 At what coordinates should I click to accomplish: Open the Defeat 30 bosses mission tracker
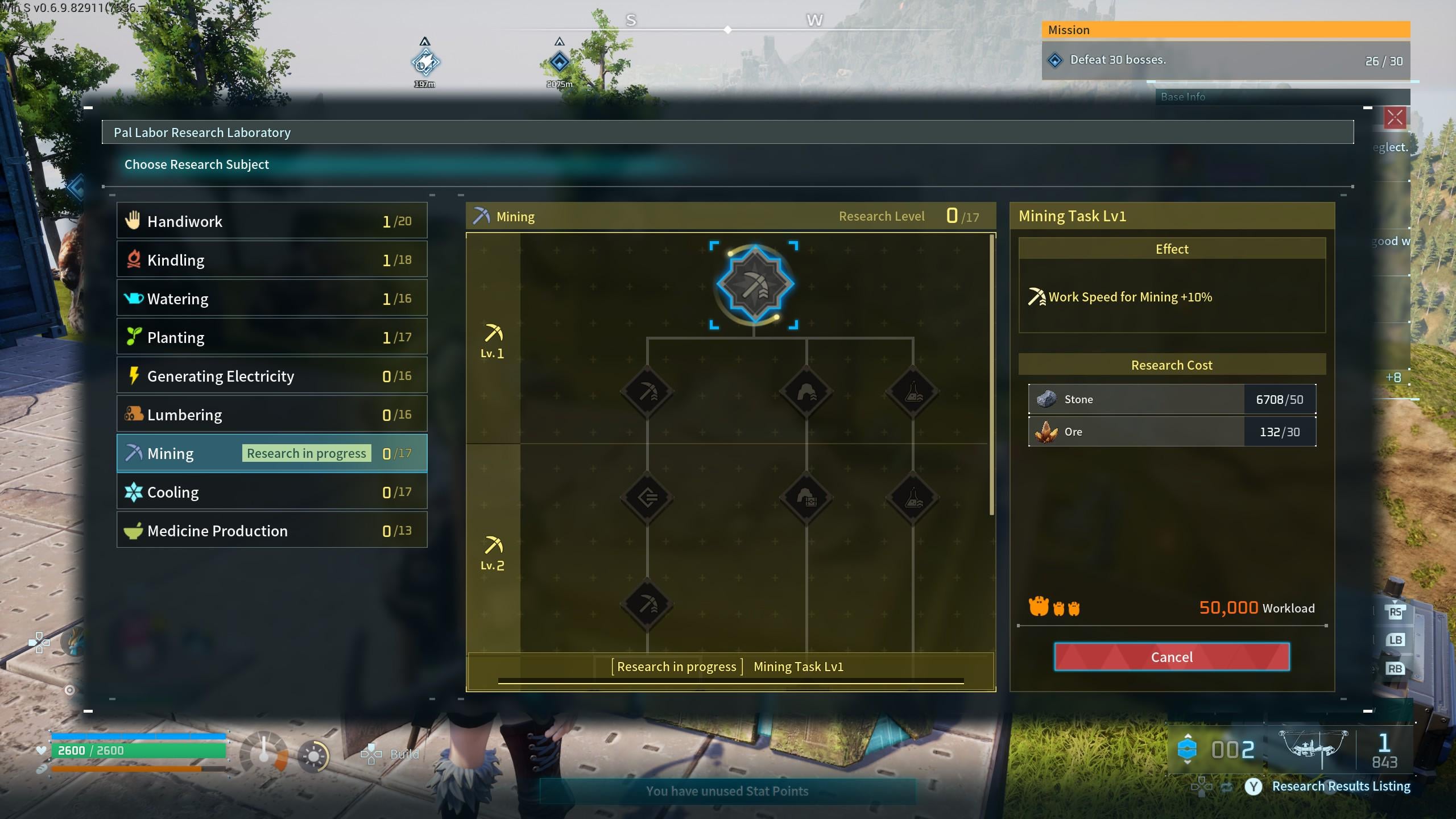tap(1226, 60)
